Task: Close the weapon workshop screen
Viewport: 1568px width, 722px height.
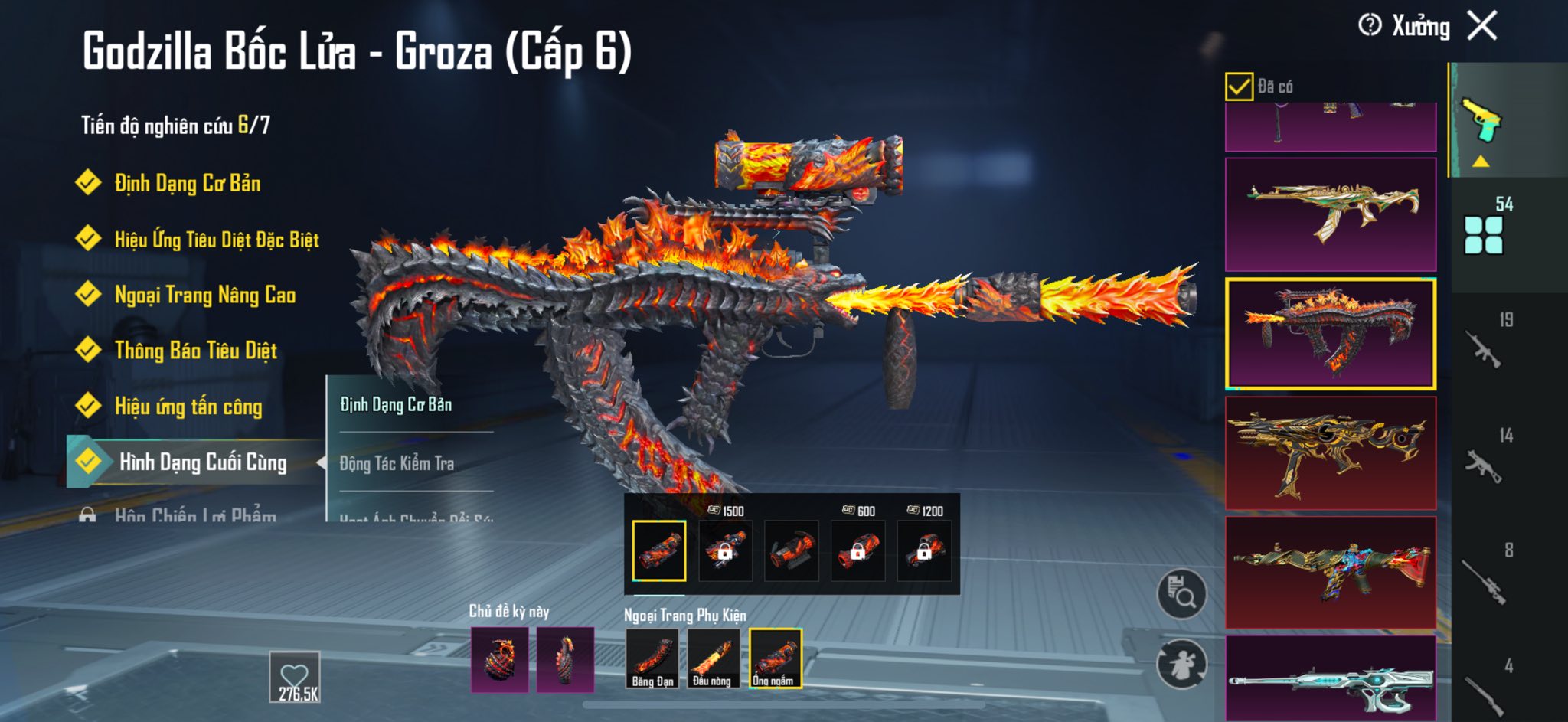Action: click(x=1482, y=26)
